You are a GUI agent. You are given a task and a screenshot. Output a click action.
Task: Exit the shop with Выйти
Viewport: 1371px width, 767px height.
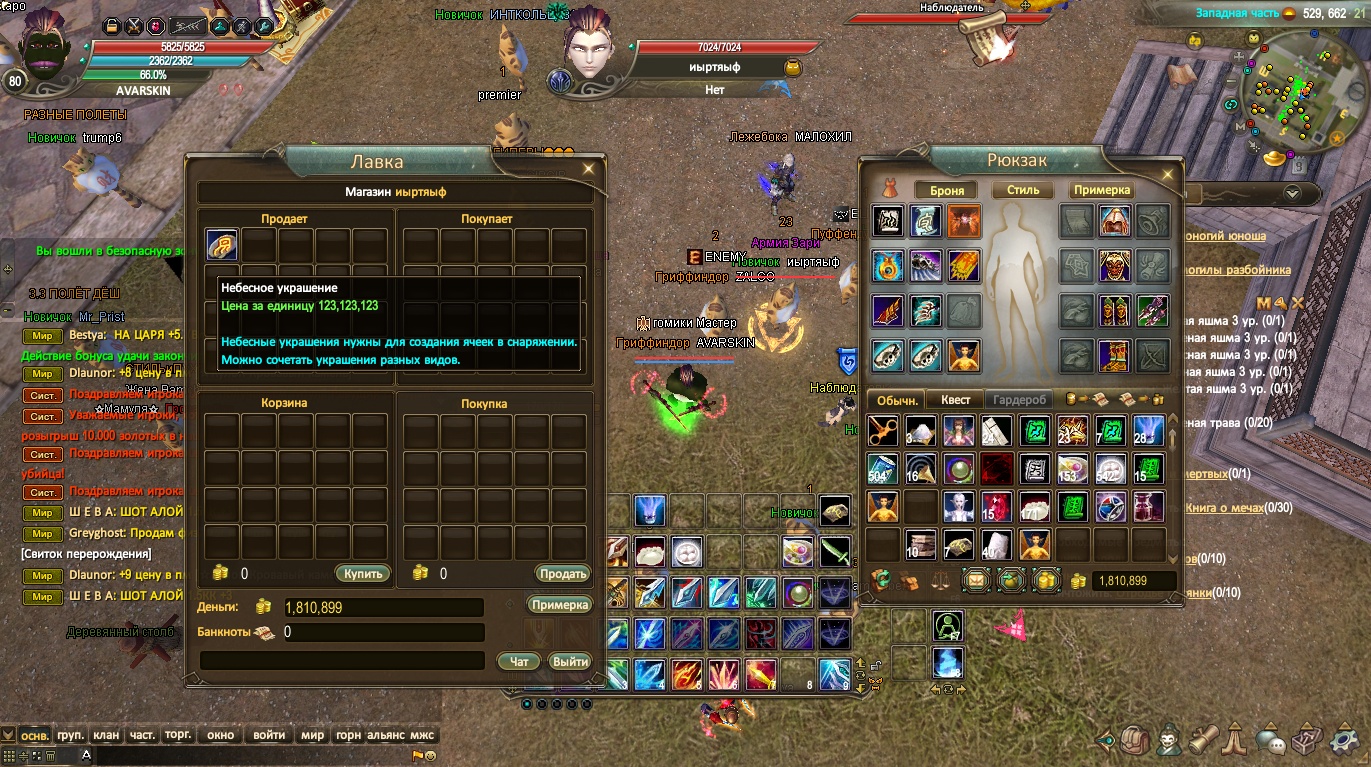point(570,661)
